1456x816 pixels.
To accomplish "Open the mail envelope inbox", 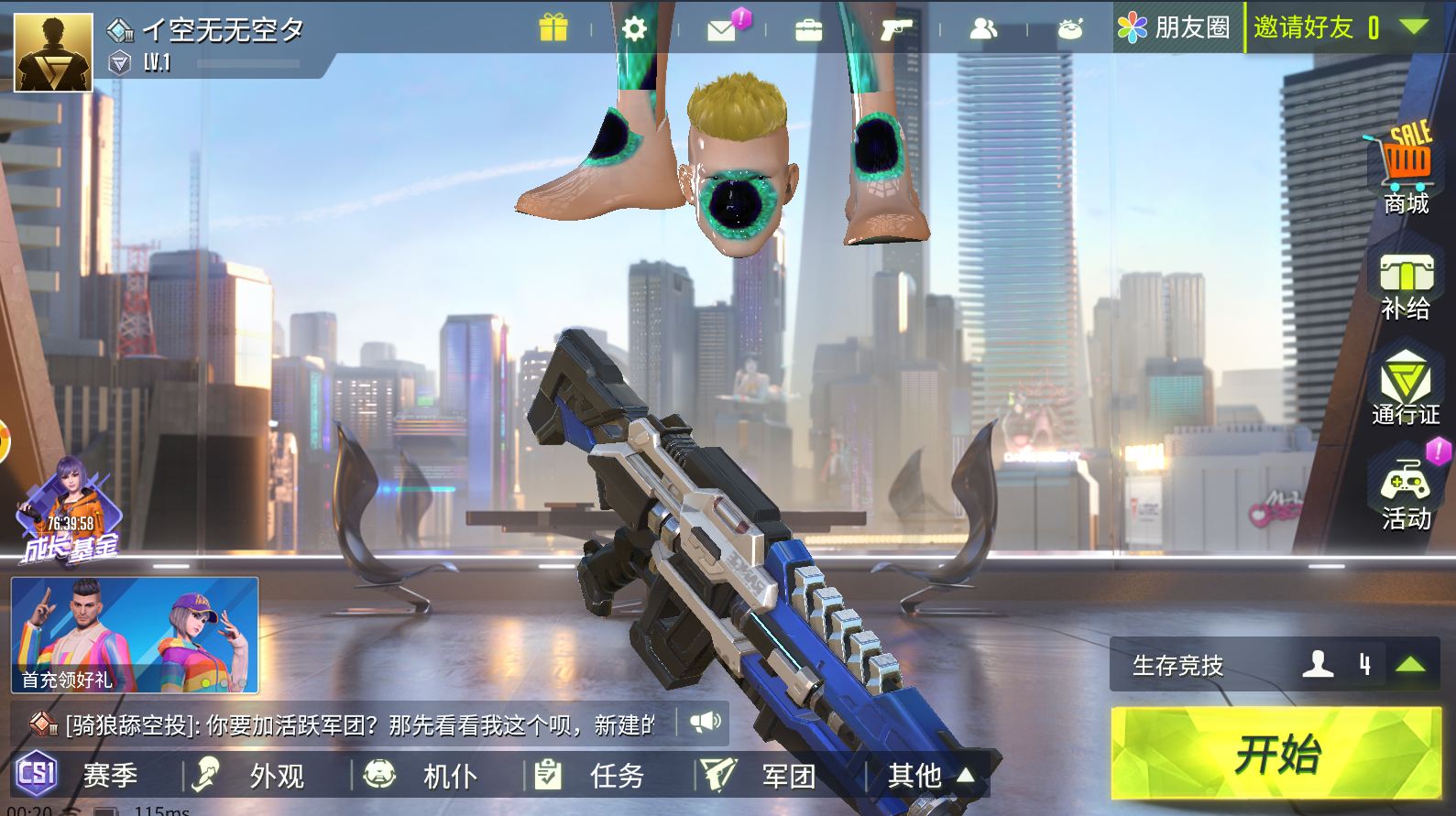I will coord(722,30).
